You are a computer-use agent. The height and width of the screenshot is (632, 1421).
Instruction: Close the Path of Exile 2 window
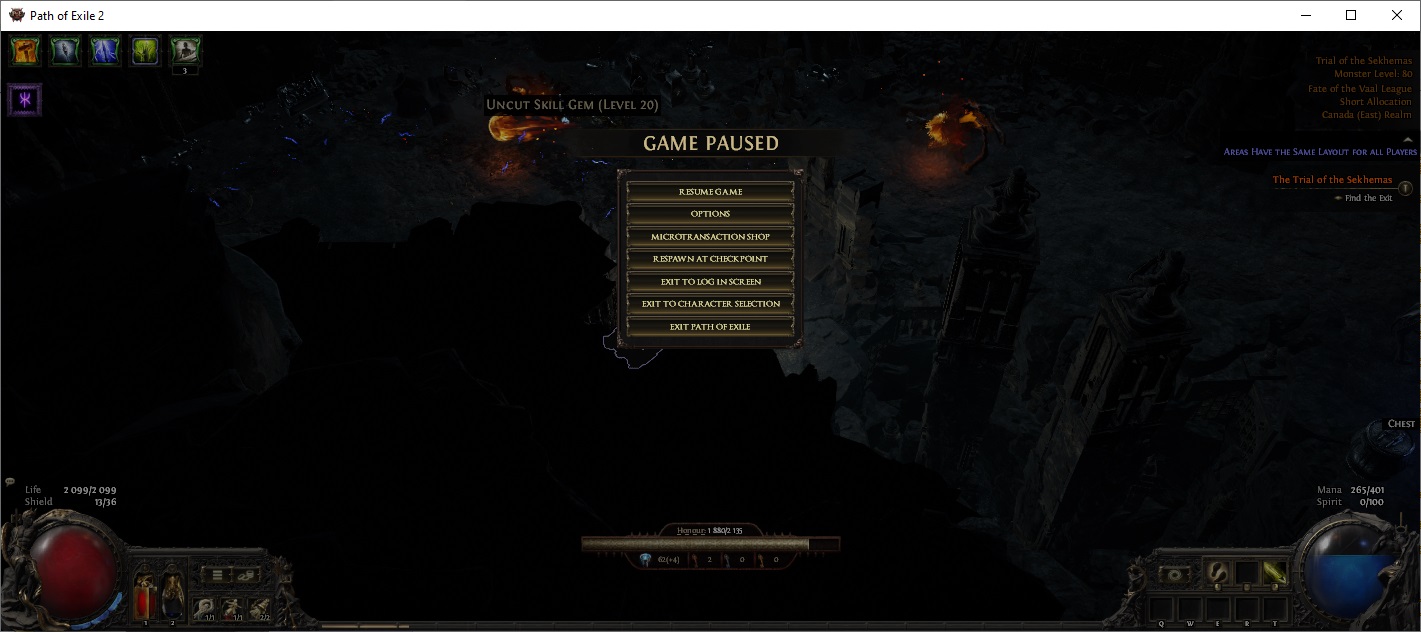point(1397,15)
